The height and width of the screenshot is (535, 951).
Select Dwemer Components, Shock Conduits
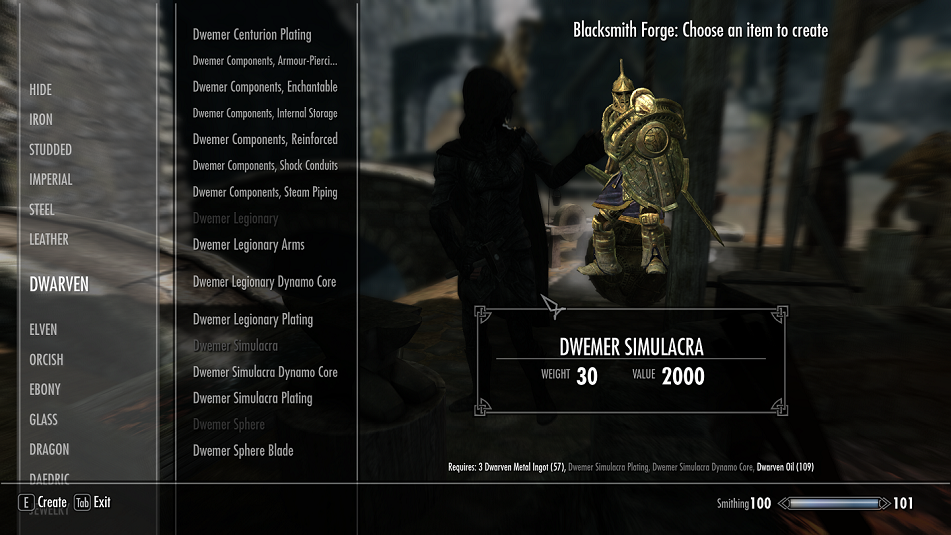click(x=265, y=166)
